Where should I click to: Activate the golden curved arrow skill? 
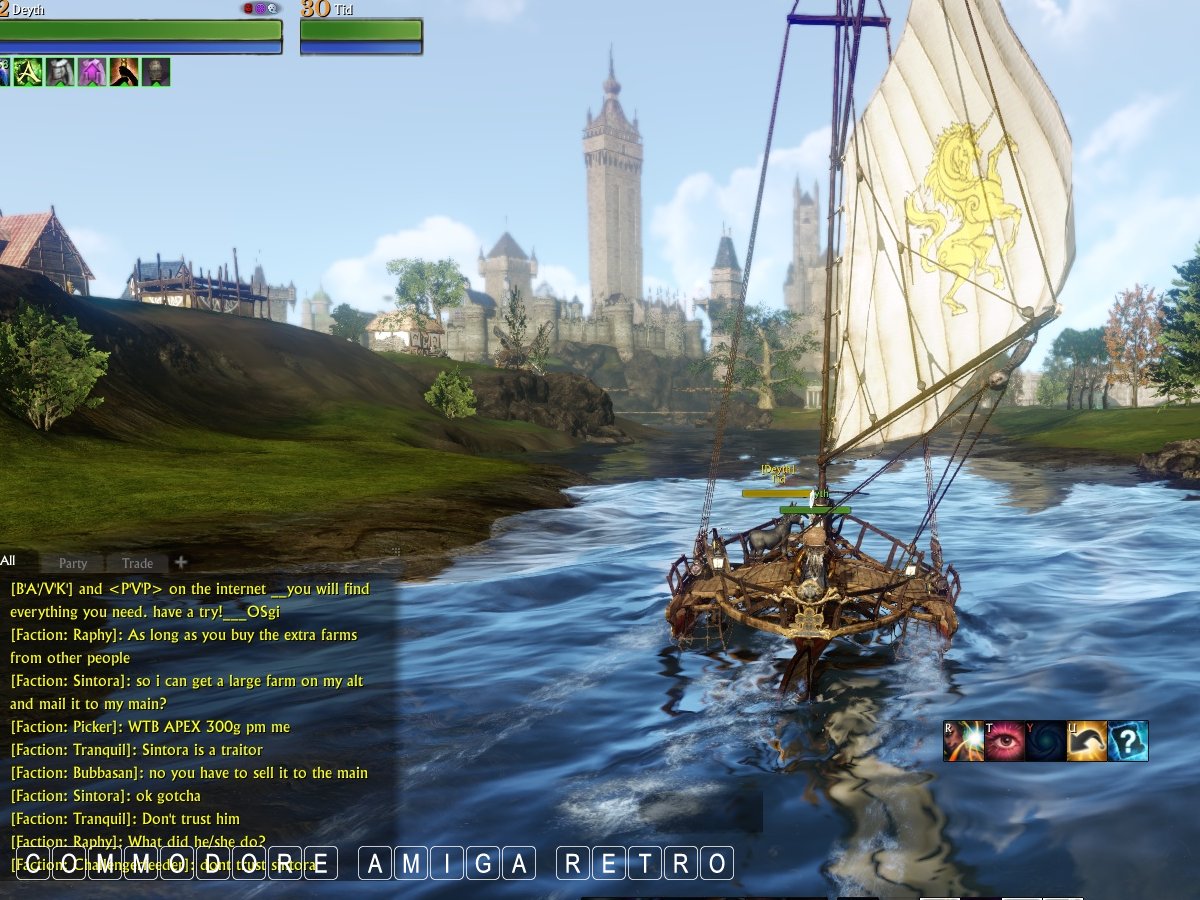point(1087,741)
